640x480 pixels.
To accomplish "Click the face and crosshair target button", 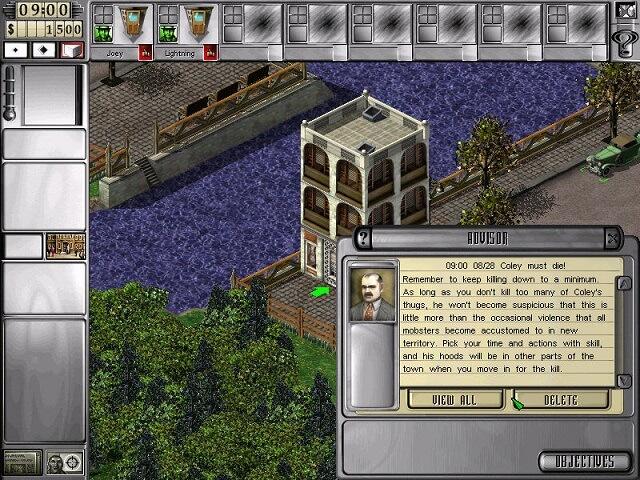I will click(66, 462).
